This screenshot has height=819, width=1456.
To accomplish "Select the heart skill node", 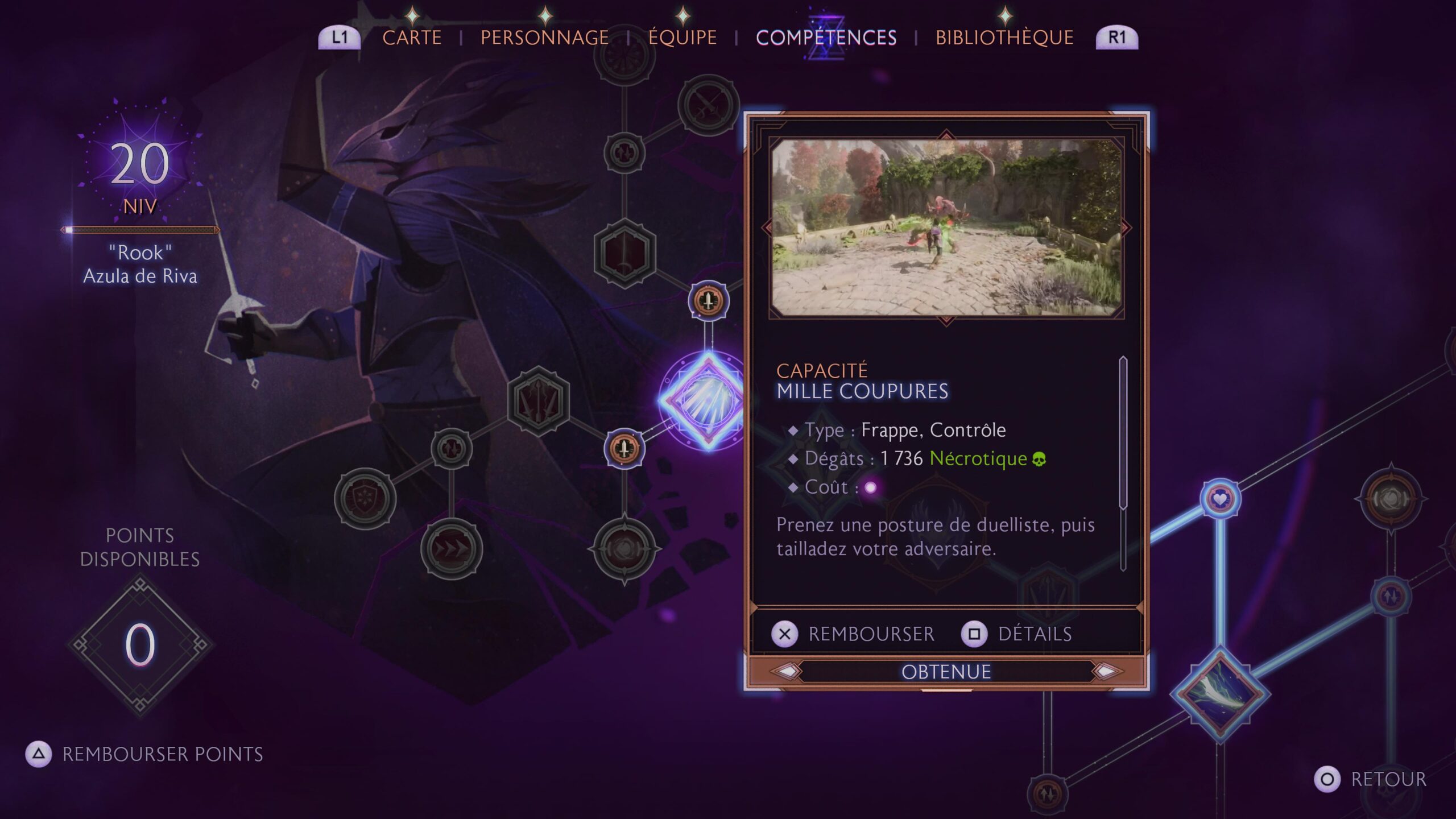I will click(x=1220, y=499).
